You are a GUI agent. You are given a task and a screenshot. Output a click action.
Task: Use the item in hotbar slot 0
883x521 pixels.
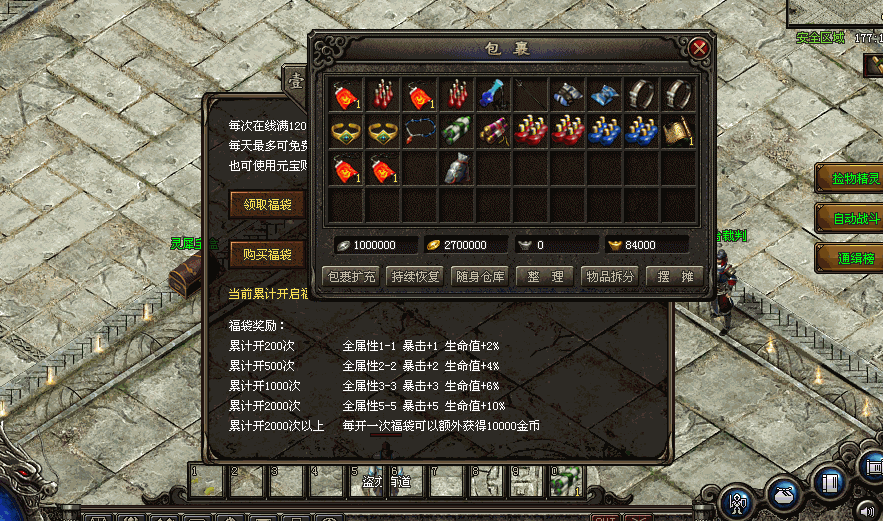567,481
